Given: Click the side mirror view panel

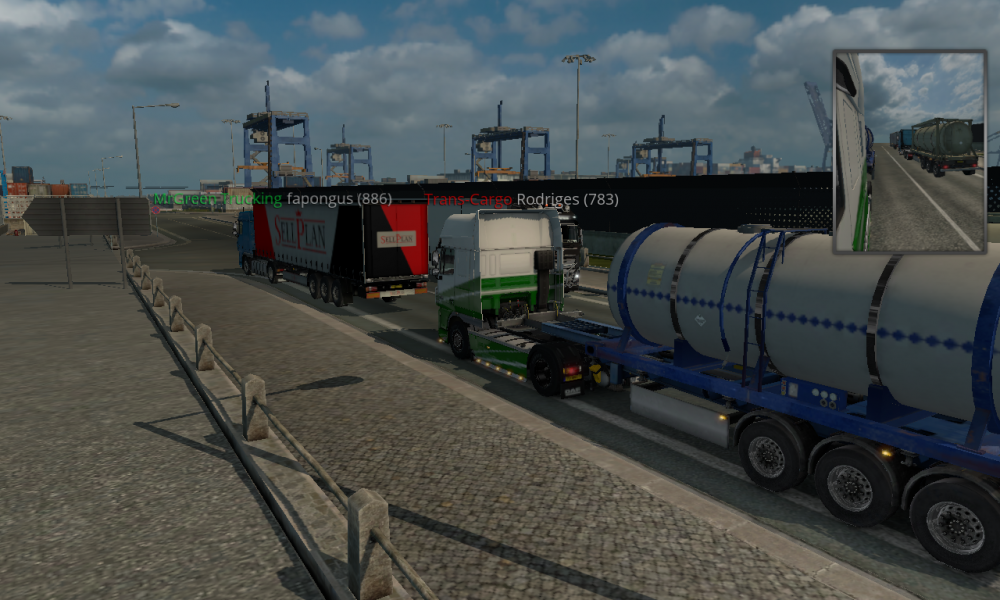Looking at the screenshot, I should coord(909,151).
